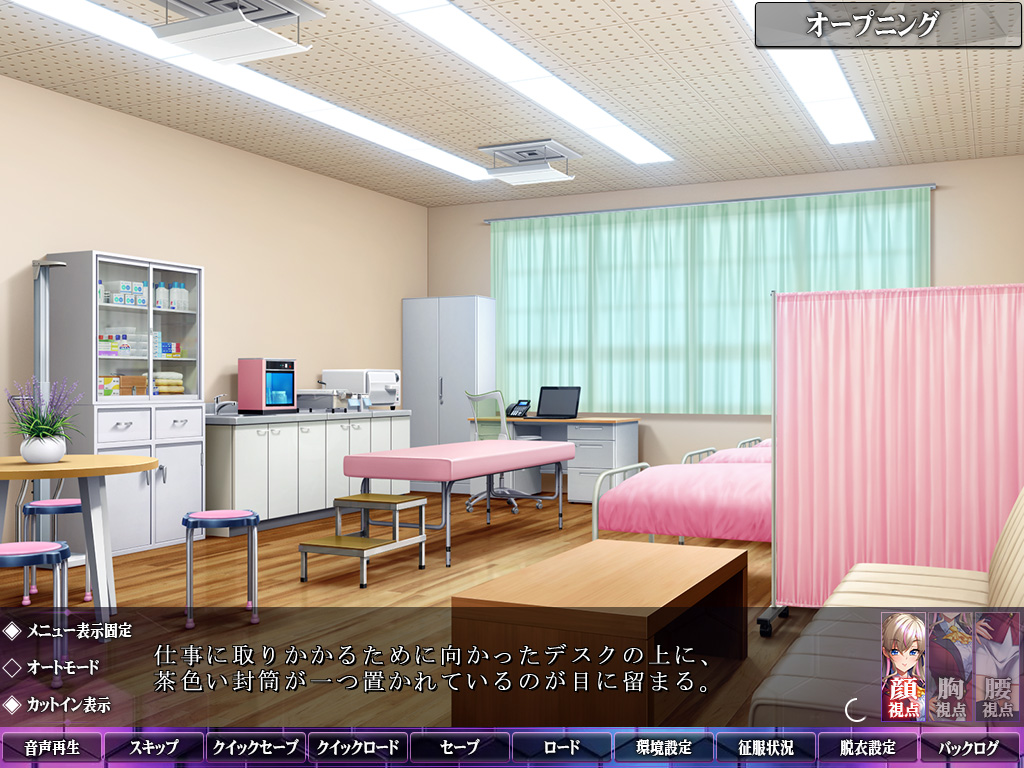Show 征服状況 conquest status
1024x768 pixels.
click(766, 747)
